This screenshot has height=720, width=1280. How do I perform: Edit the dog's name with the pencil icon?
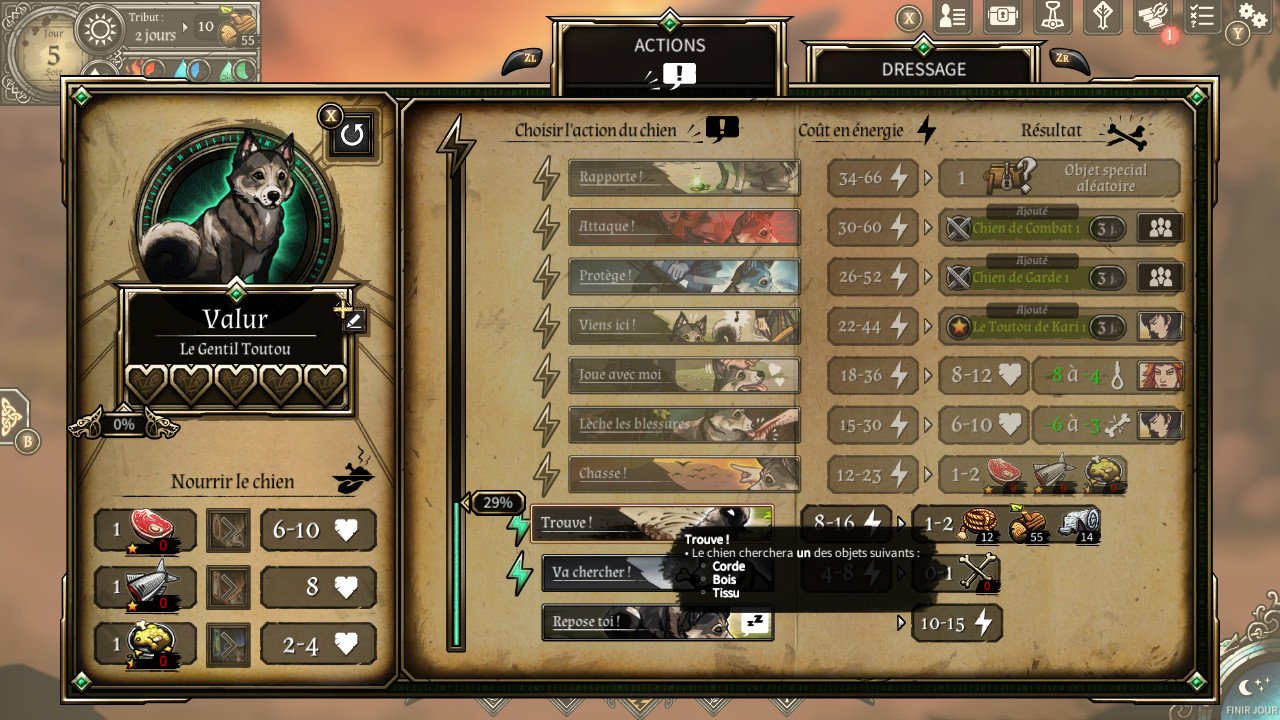(354, 320)
